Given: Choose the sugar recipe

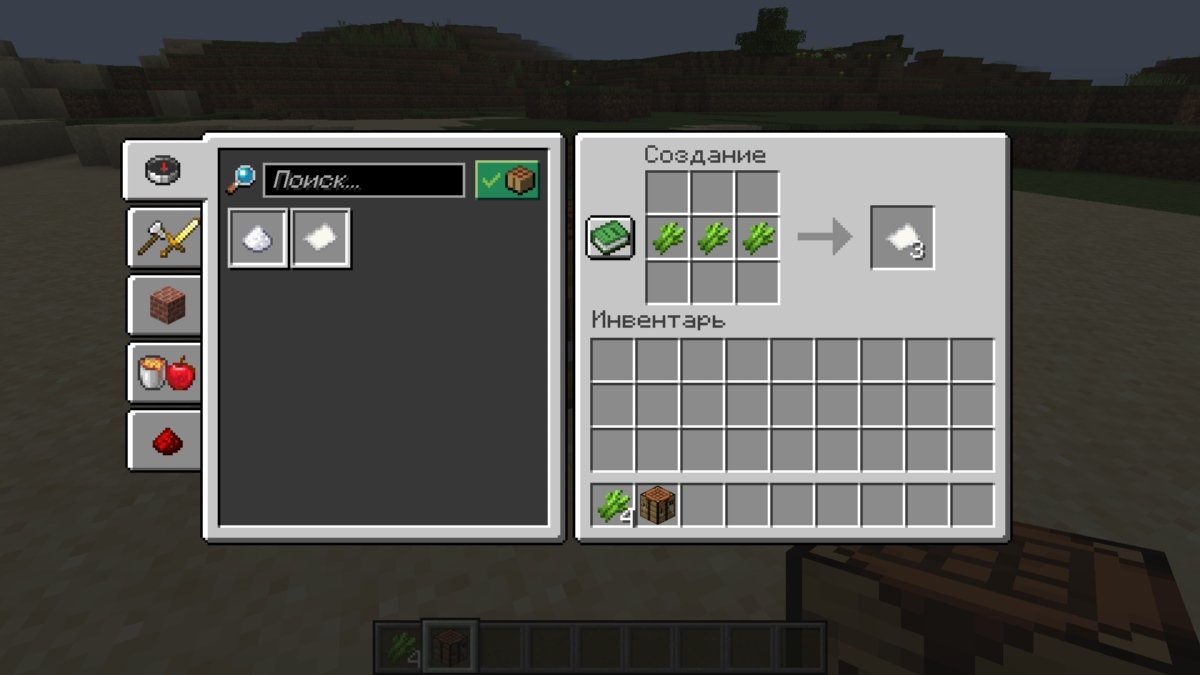Looking at the screenshot, I should click(259, 238).
